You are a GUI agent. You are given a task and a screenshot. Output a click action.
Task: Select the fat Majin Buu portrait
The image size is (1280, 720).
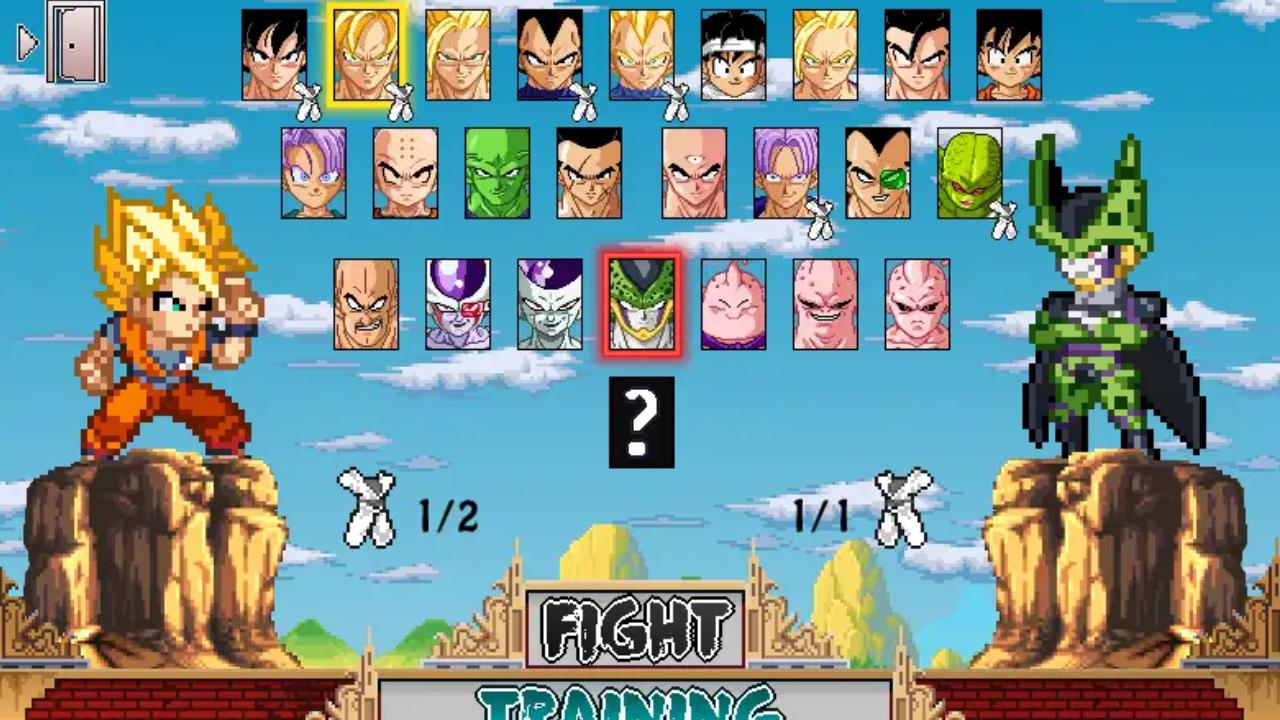[733, 303]
